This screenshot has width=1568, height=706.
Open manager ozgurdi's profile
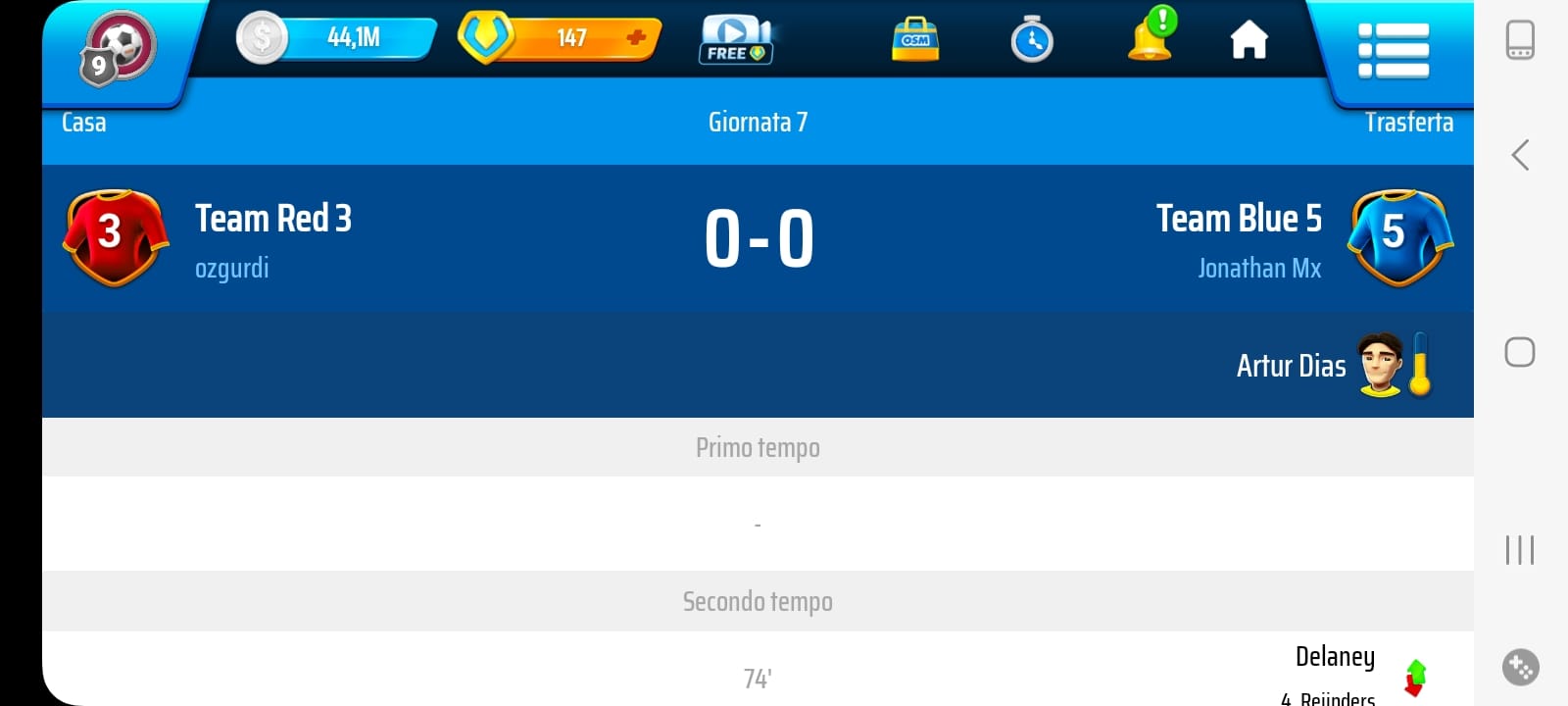click(x=231, y=269)
